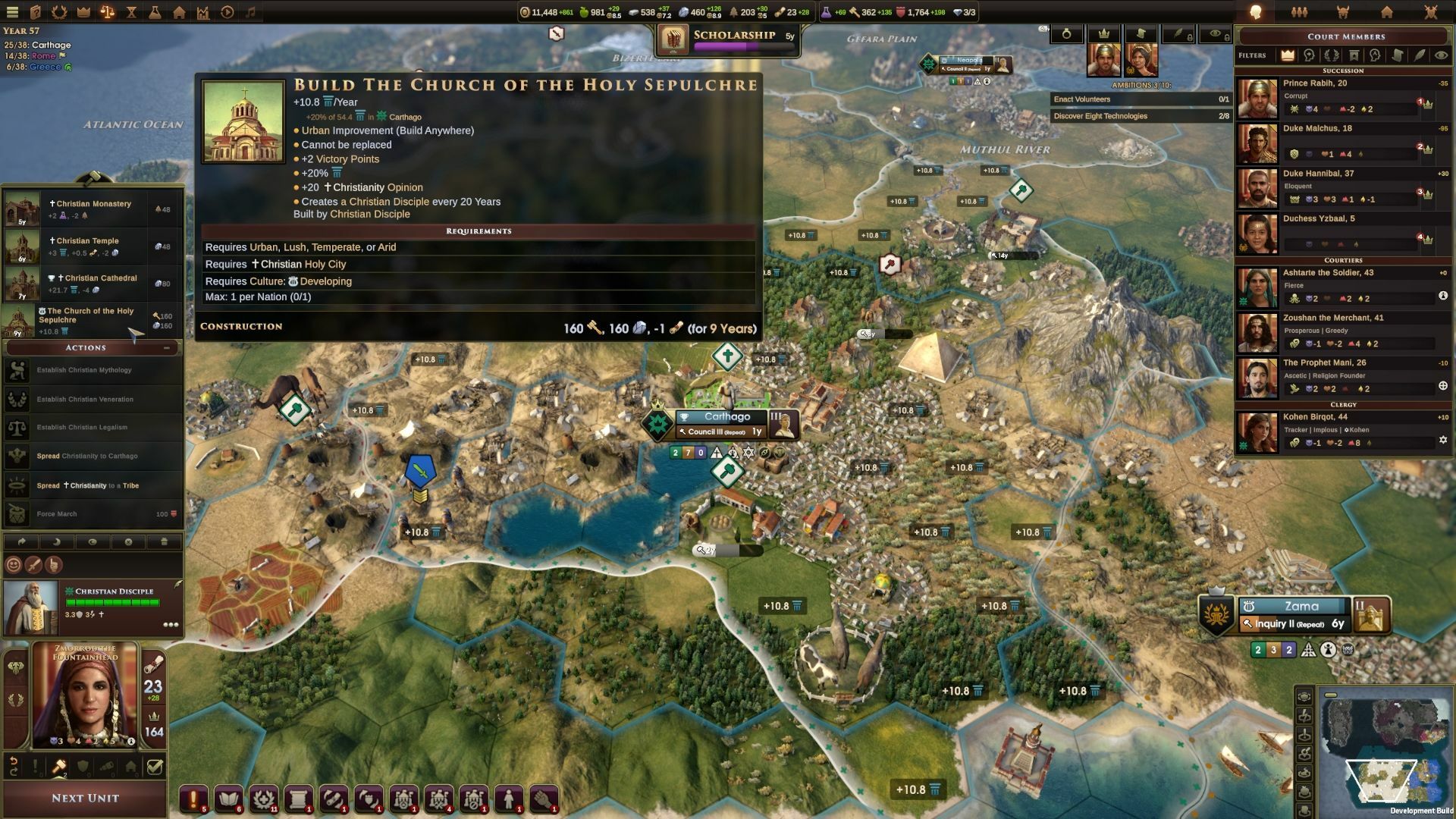Use the Spread Christianity to Carthago action

click(91, 456)
